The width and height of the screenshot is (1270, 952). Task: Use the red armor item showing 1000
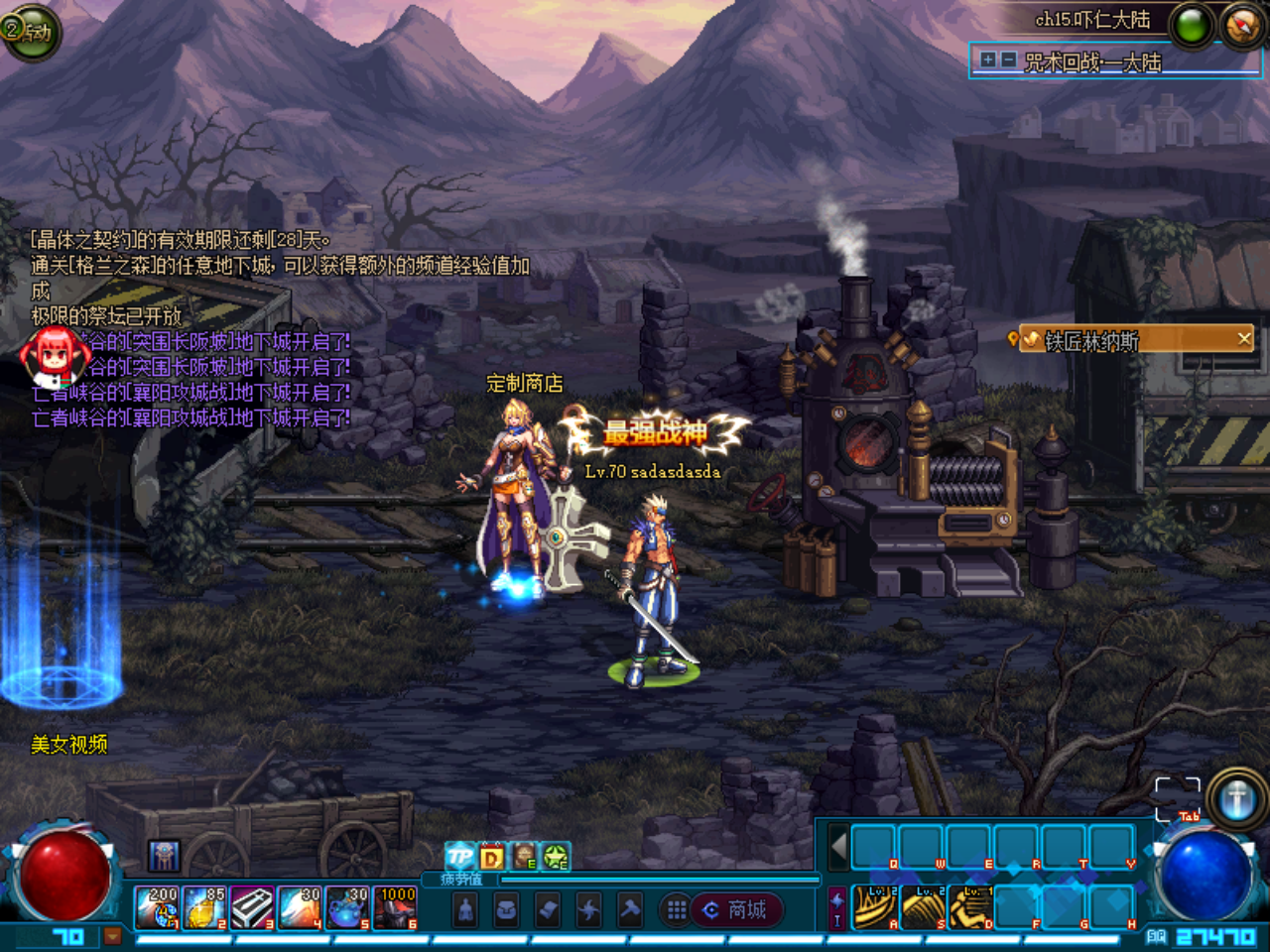pyautogui.click(x=395, y=908)
